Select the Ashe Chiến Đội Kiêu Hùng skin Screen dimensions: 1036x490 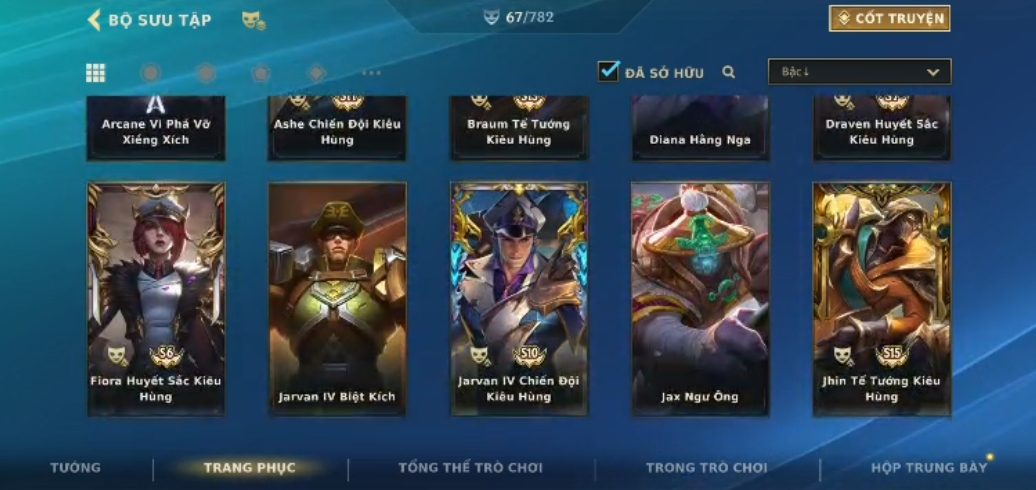click(x=337, y=128)
